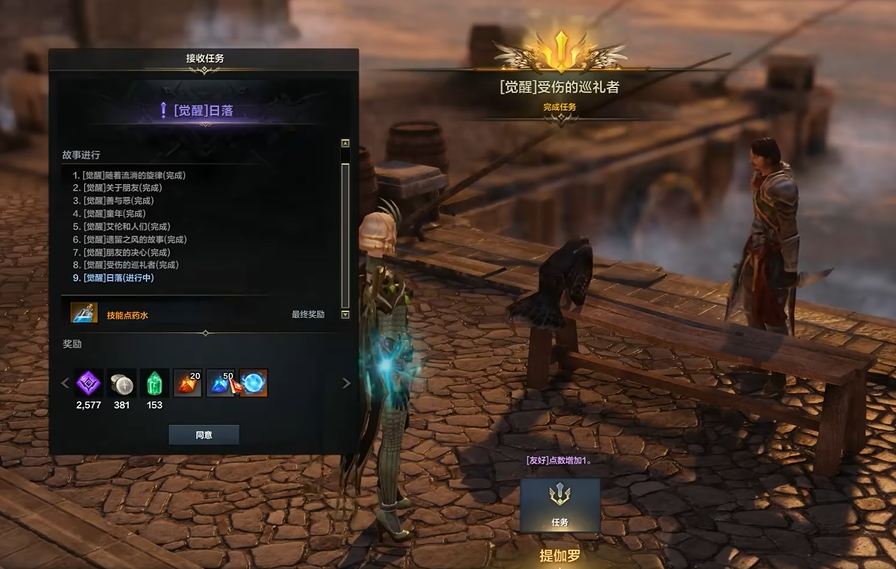Click the 同意 button to accept the quest
The height and width of the screenshot is (569, 896).
(x=203, y=434)
